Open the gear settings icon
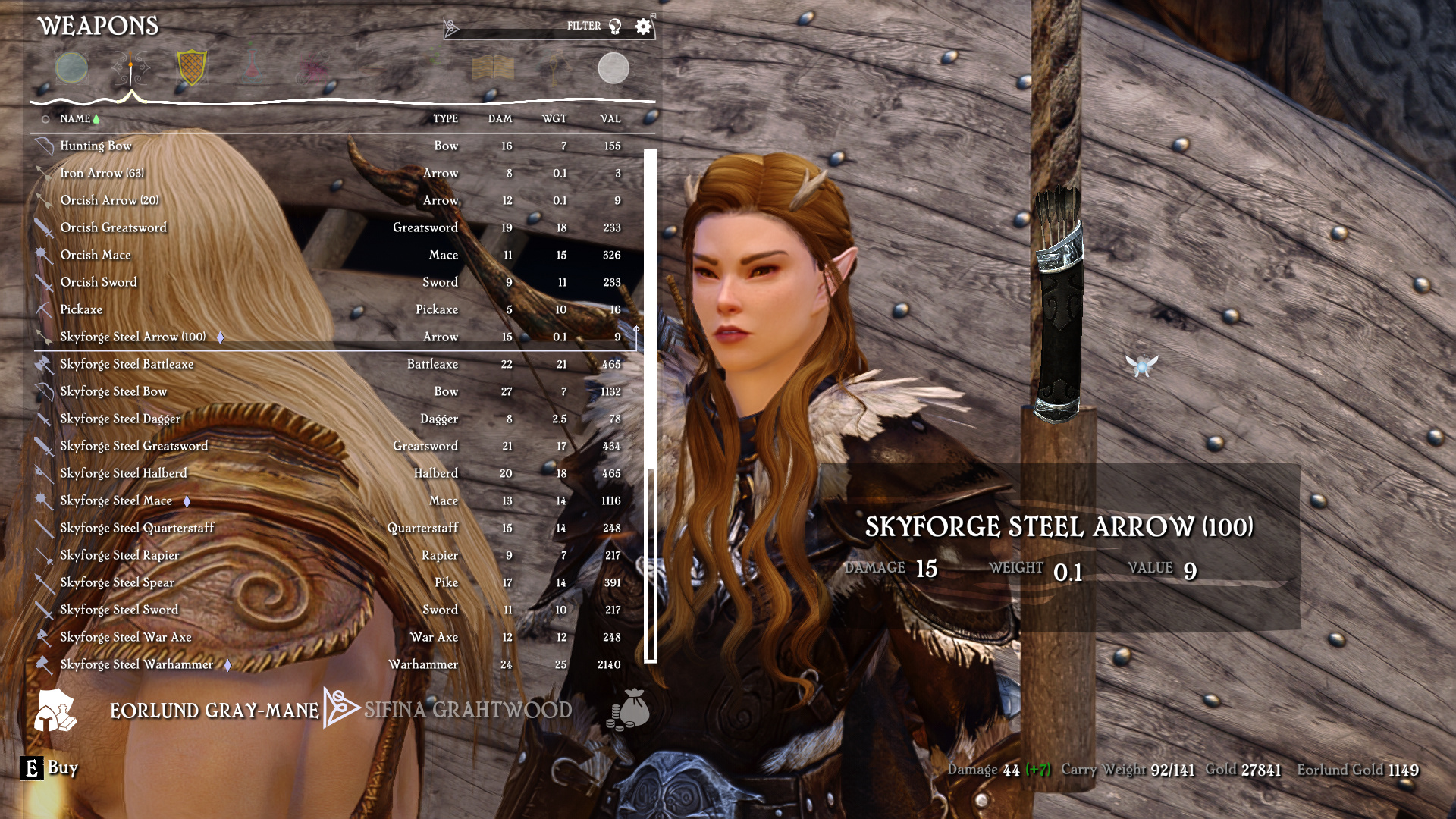Image resolution: width=1456 pixels, height=819 pixels. [643, 27]
